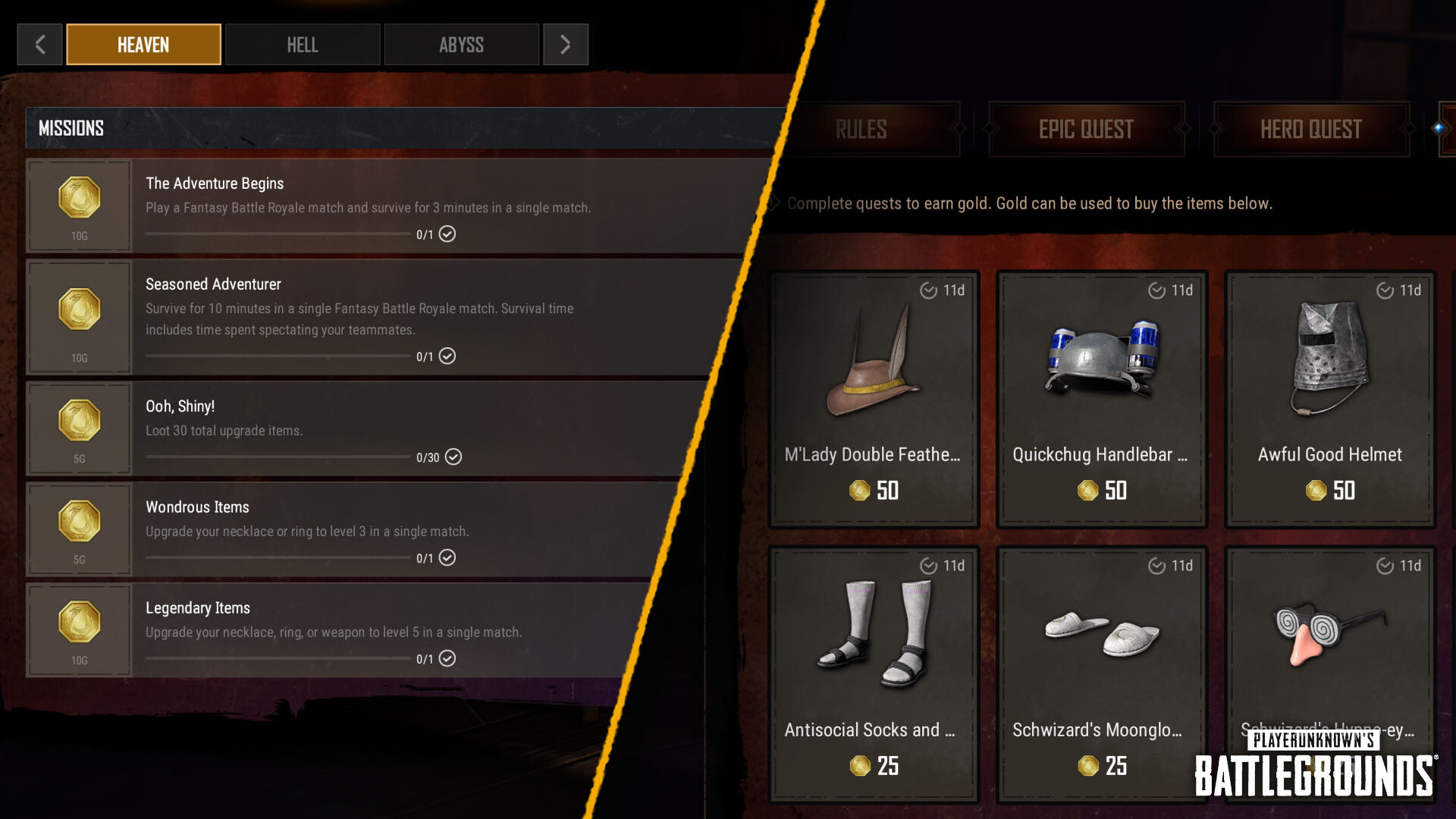Choose the Awful Good Helmet
Viewport: 1456px width, 819px height.
1330,399
